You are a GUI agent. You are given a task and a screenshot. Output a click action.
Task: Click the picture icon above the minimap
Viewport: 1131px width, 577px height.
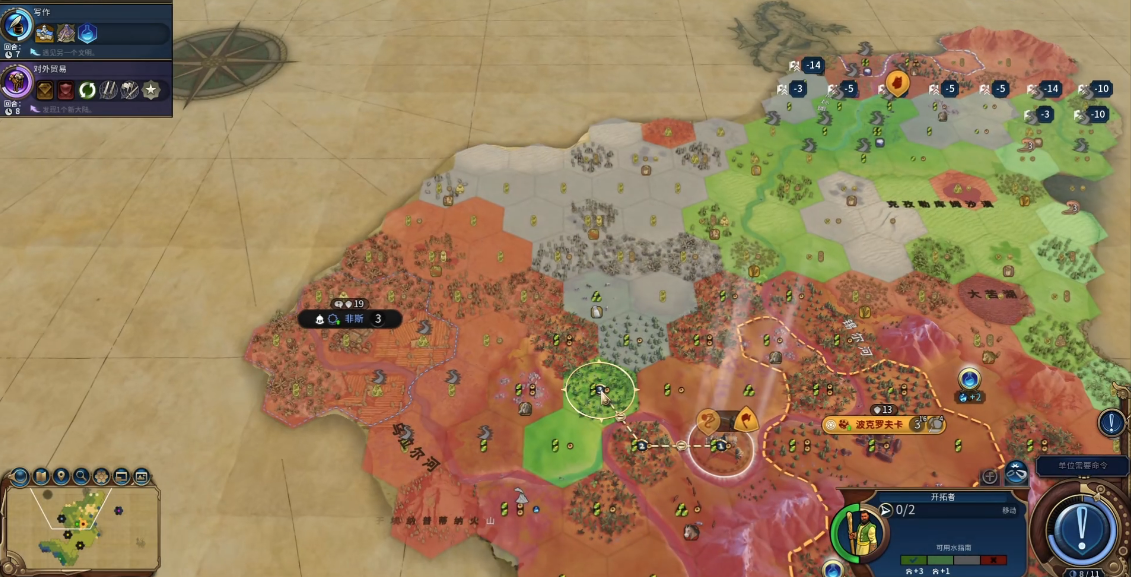click(141, 476)
